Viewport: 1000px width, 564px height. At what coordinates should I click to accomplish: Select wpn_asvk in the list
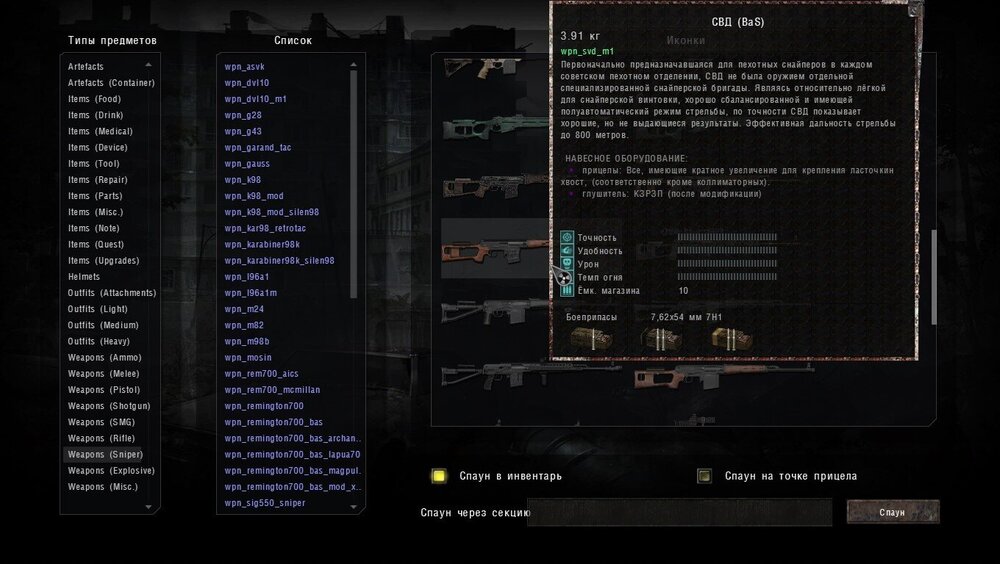pyautogui.click(x=245, y=67)
